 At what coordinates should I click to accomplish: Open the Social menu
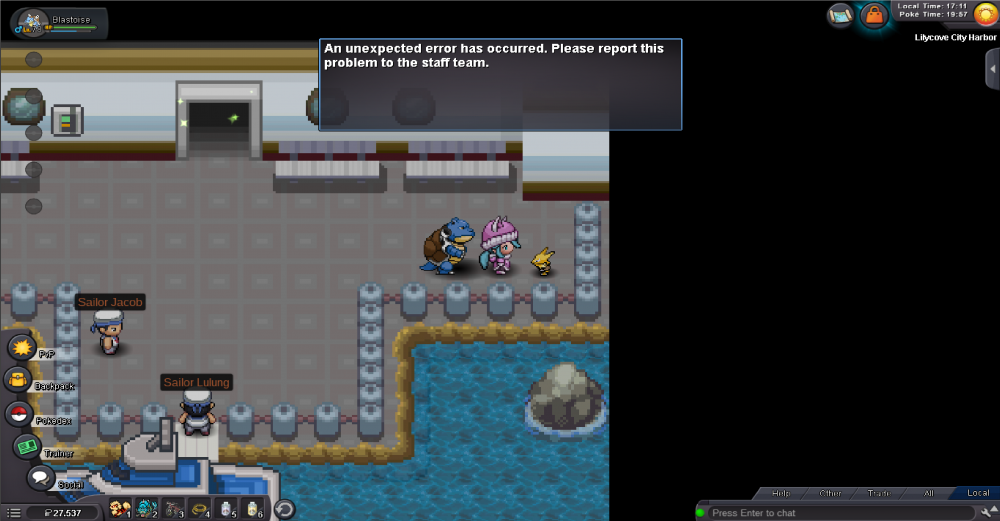41,478
